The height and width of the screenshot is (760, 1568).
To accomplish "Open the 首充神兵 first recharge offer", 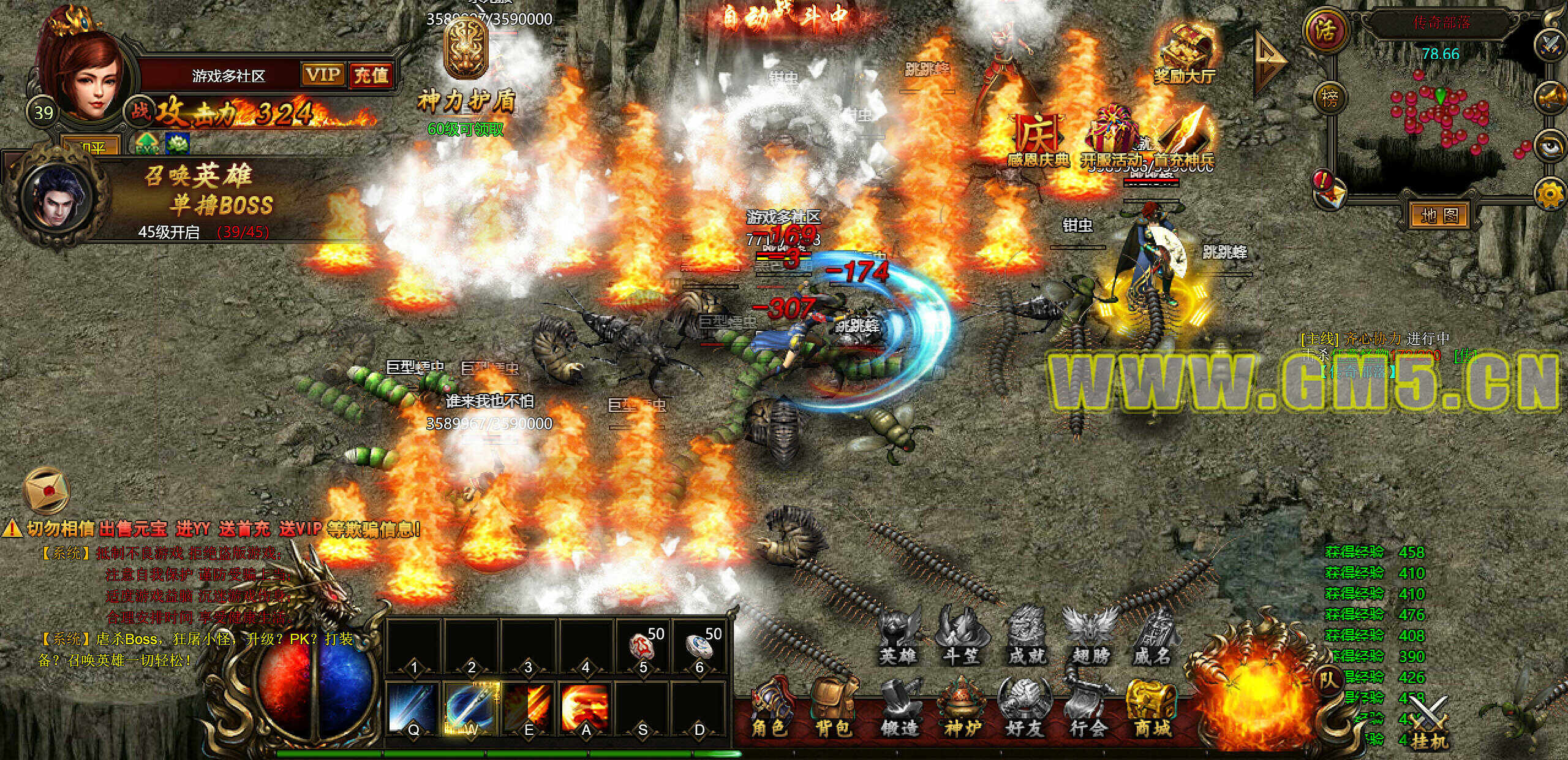I will (x=1184, y=140).
